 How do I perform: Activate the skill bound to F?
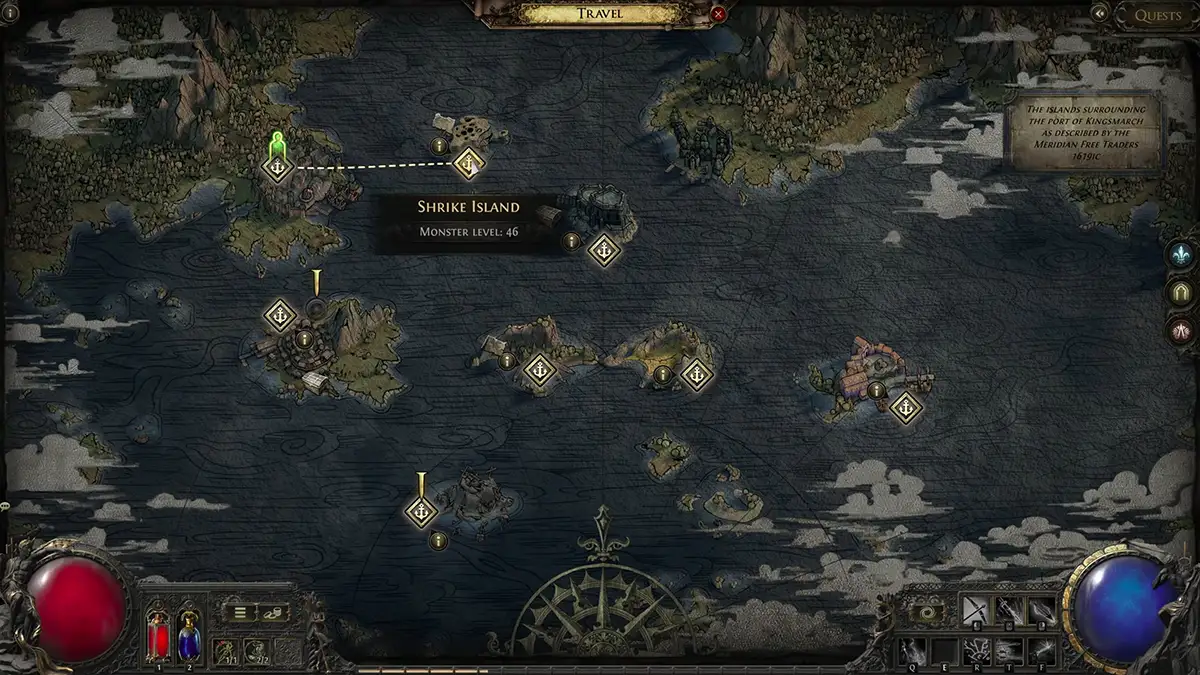pos(1041,651)
